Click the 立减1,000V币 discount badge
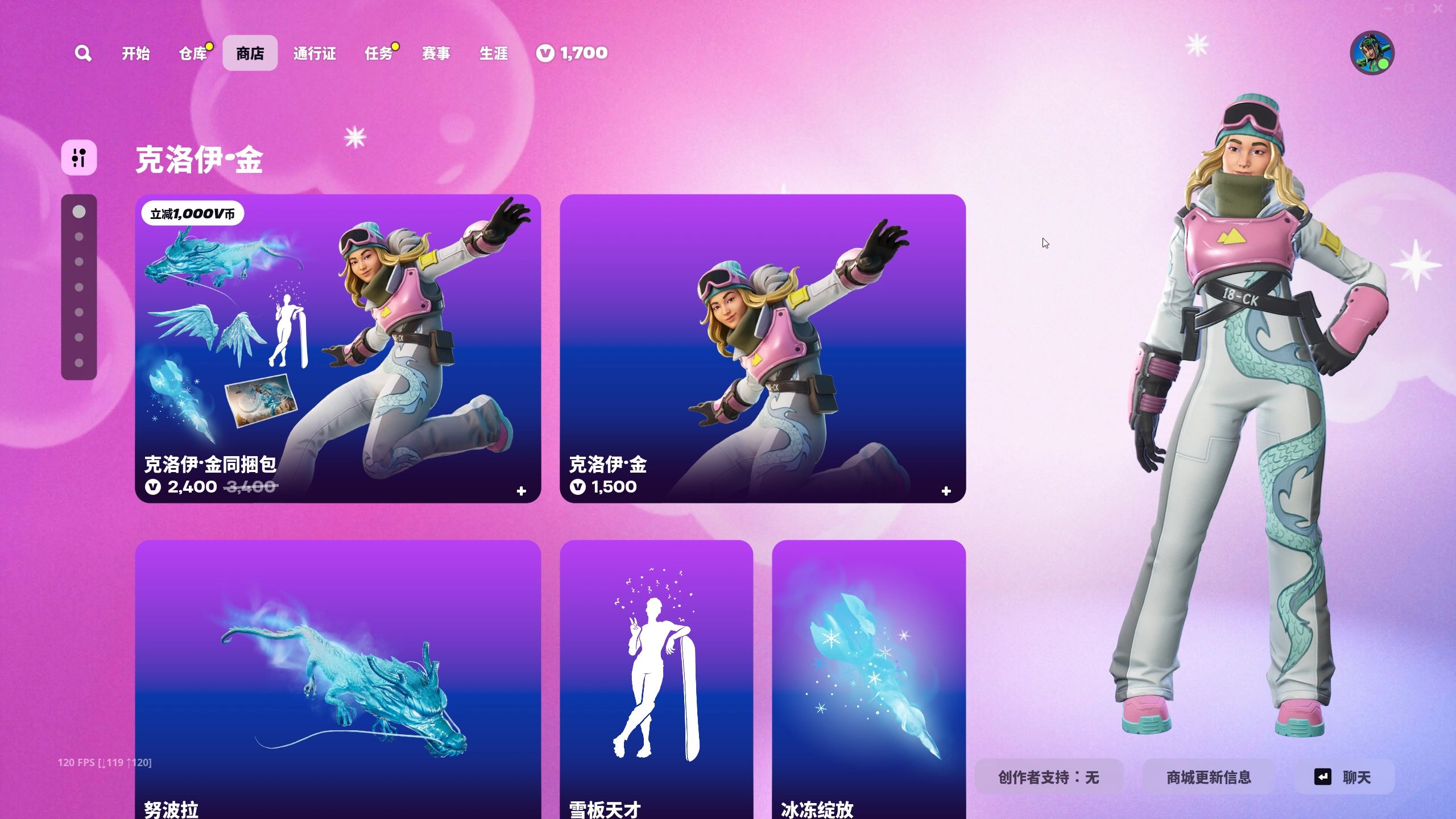This screenshot has height=819, width=1456. 193,213
